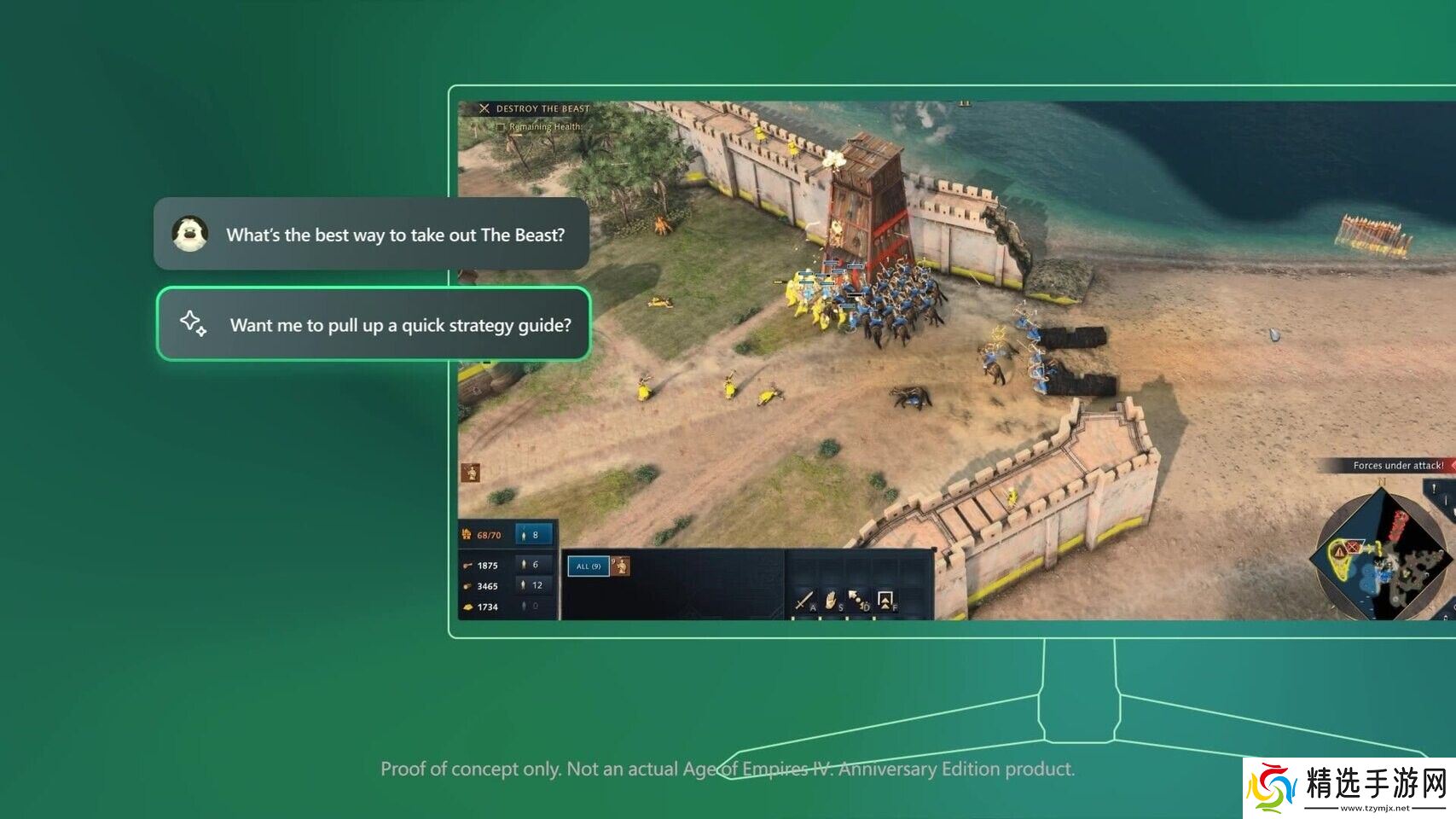
Task: Click the selected unit portrait in the selection panel
Action: (x=621, y=565)
